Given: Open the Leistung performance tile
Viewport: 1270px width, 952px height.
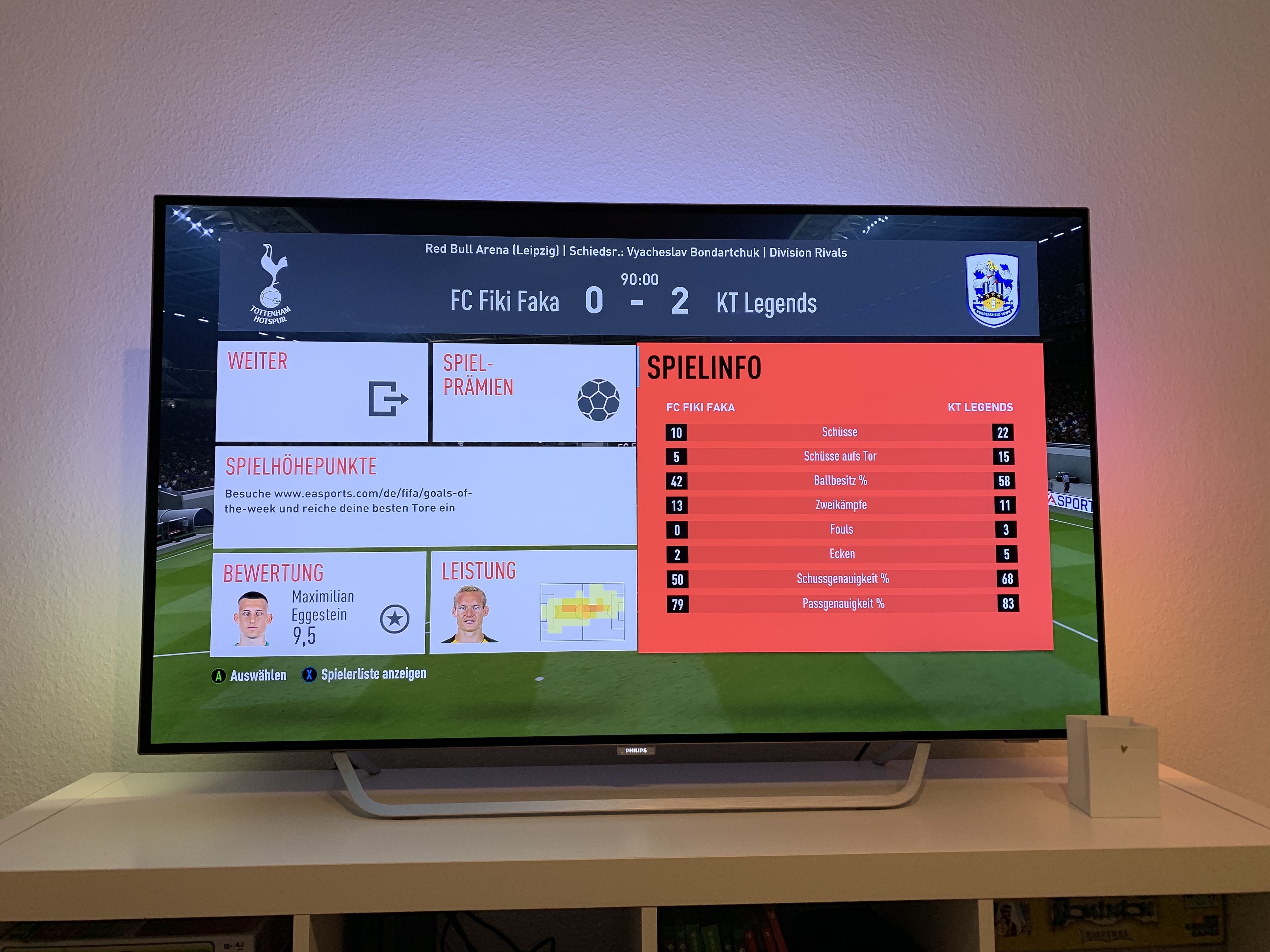Looking at the screenshot, I should 533,603.
